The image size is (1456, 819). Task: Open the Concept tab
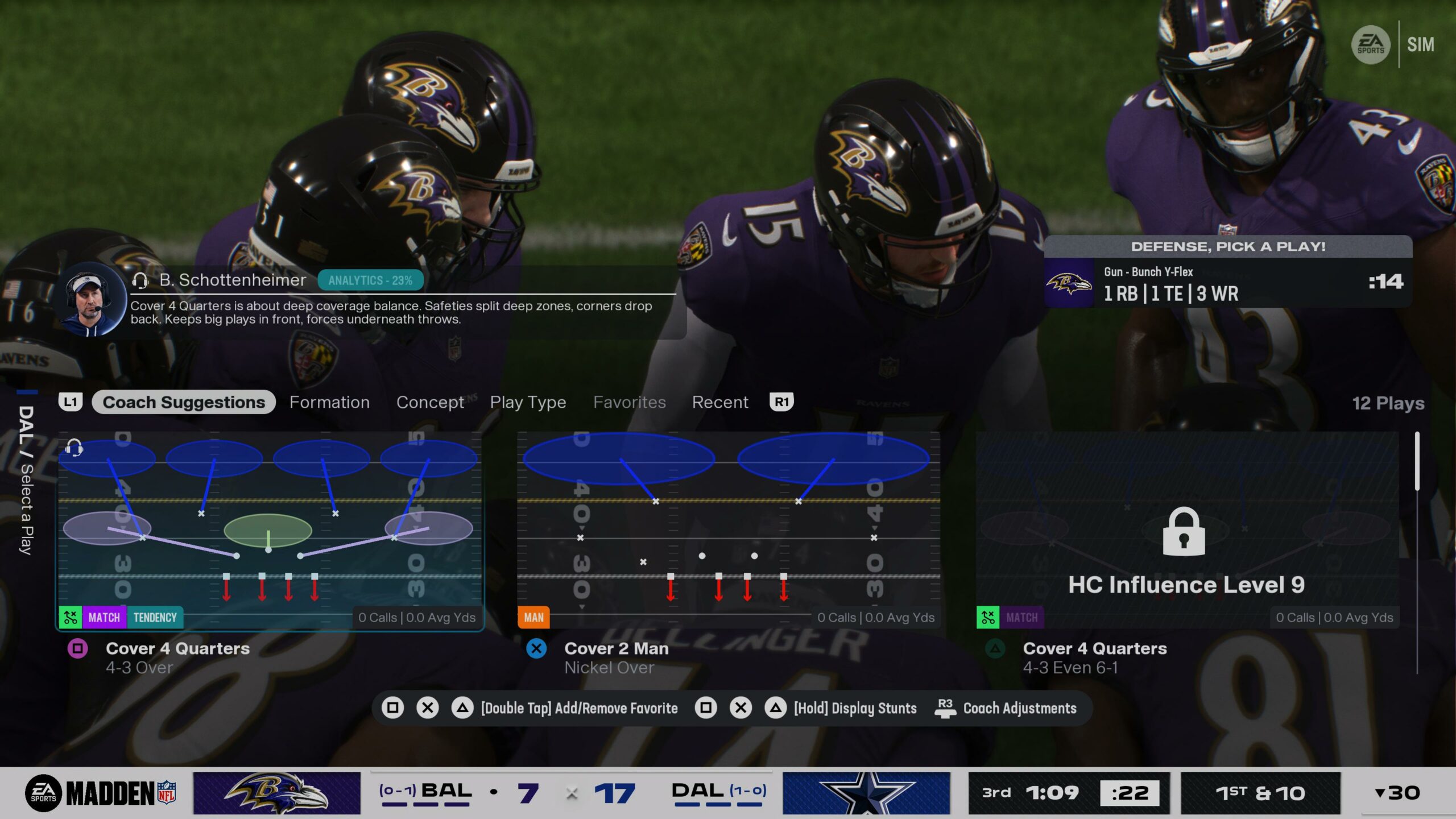pos(430,402)
